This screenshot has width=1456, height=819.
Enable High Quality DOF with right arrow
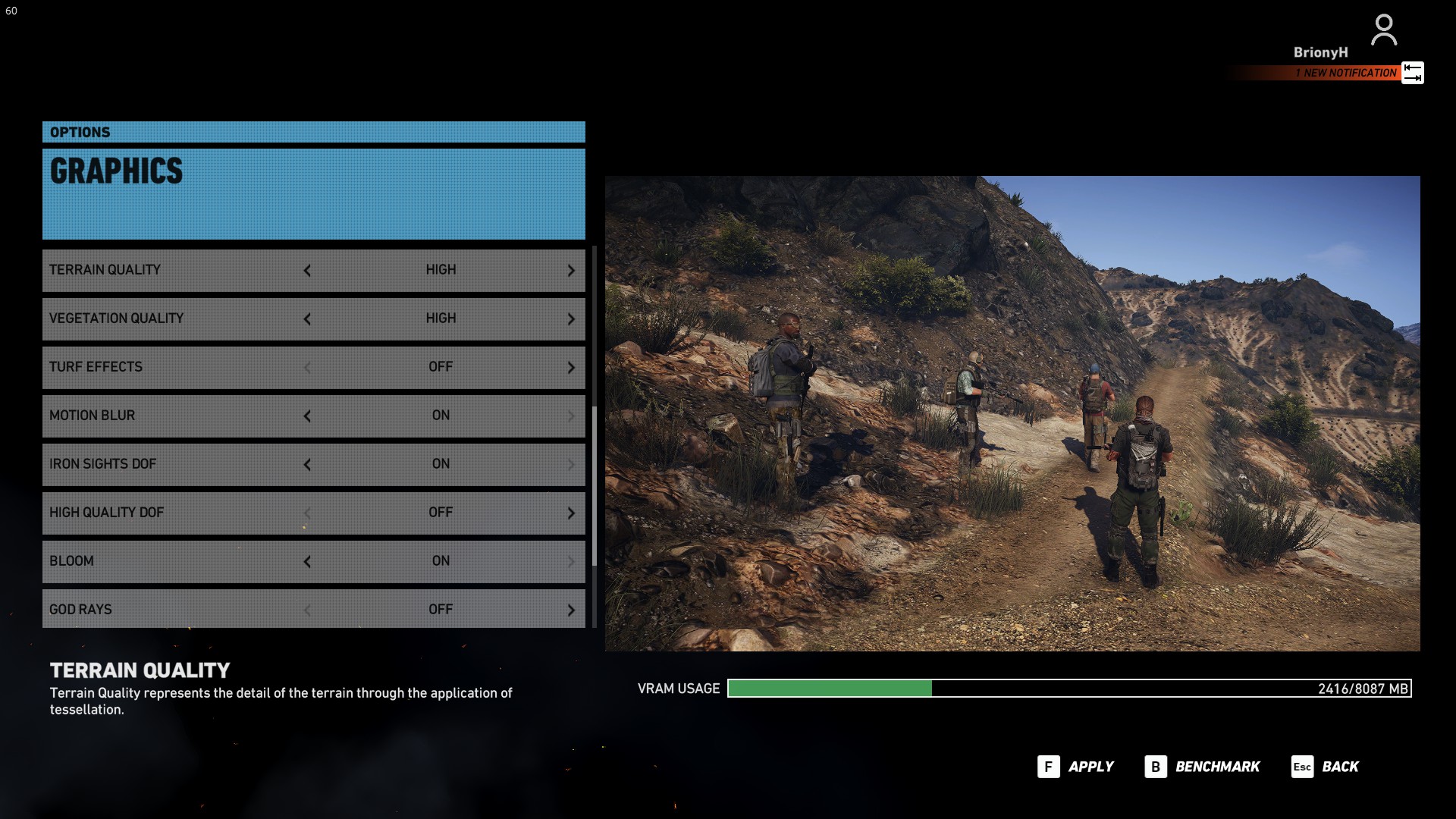pos(571,513)
